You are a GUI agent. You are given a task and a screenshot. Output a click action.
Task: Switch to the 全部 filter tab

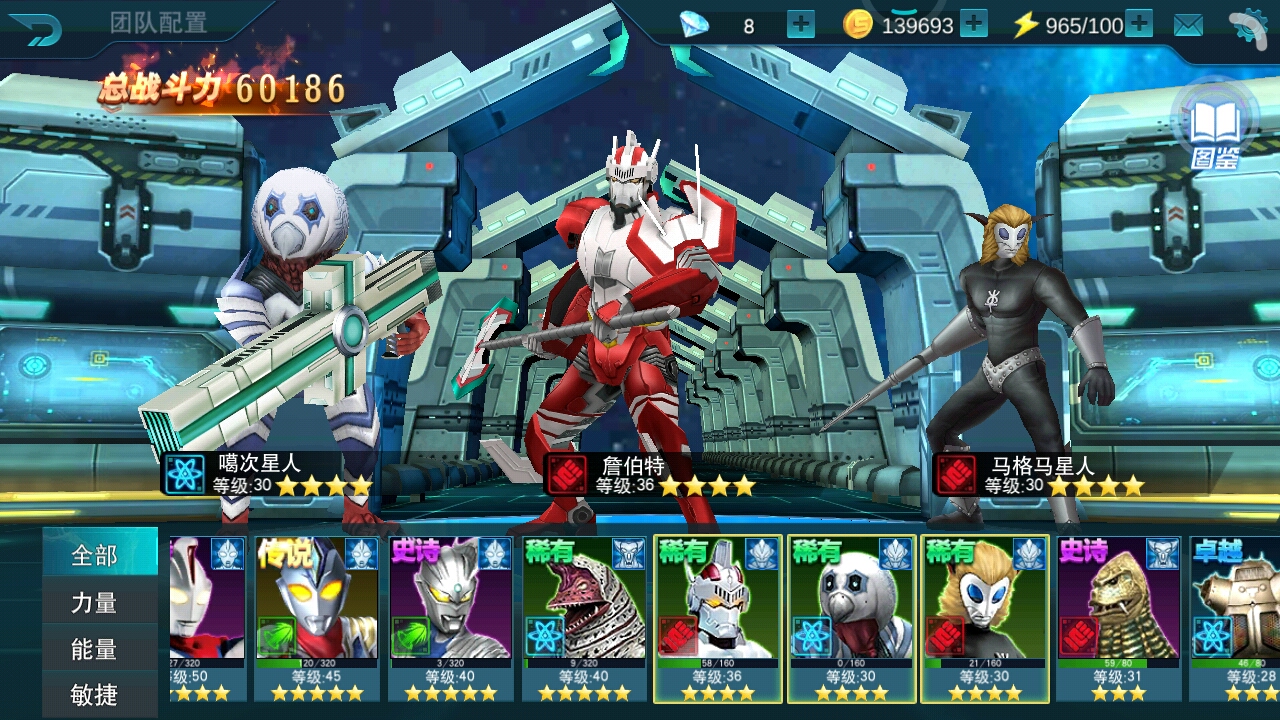click(95, 555)
